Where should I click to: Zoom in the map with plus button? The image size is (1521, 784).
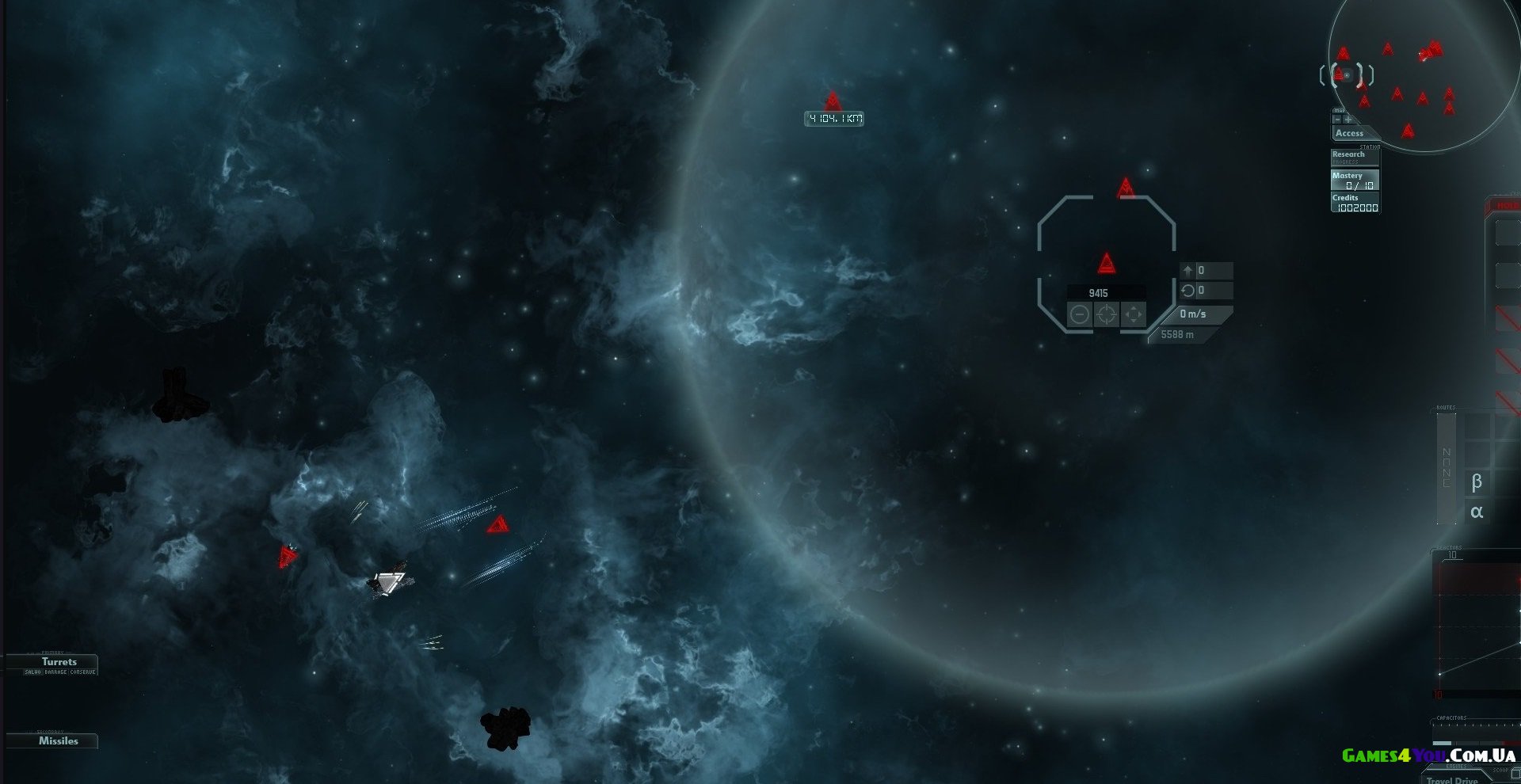tap(1348, 120)
